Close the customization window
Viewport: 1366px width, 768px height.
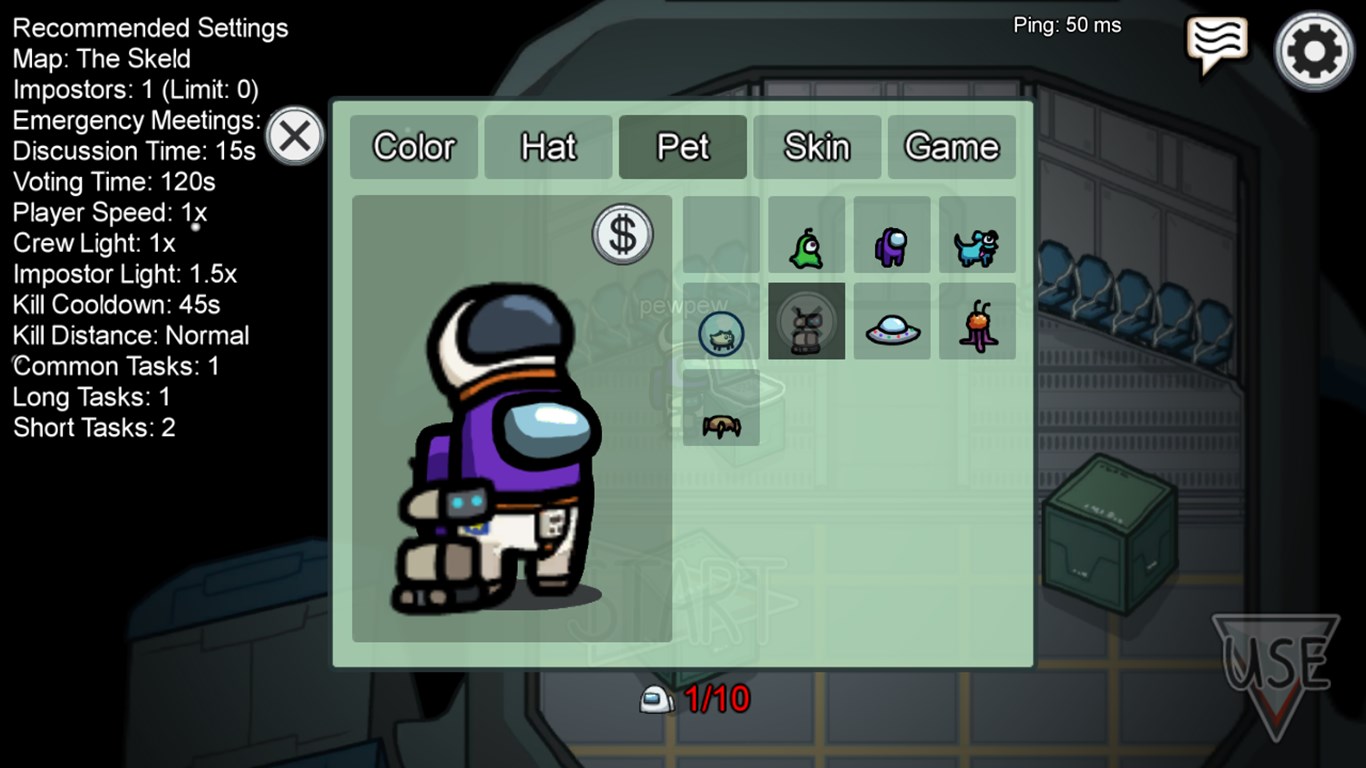click(295, 136)
